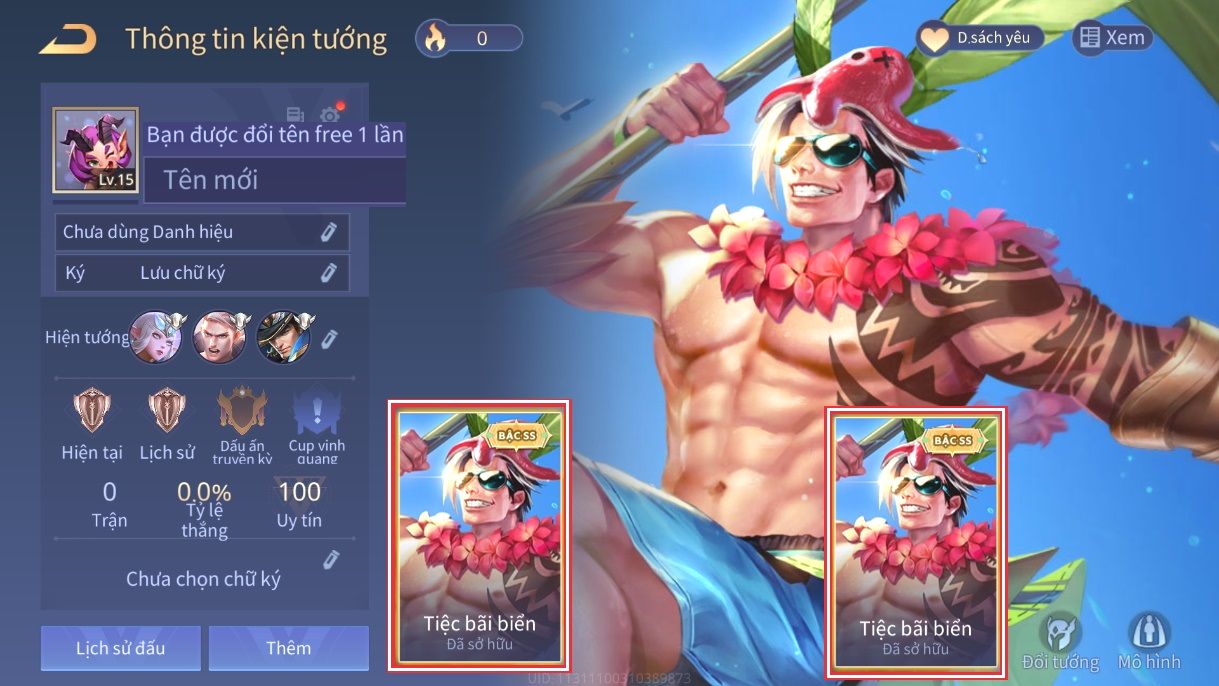Image resolution: width=1219 pixels, height=686 pixels.
Task: Show the Lịch sử rank badge
Action: click(x=167, y=411)
